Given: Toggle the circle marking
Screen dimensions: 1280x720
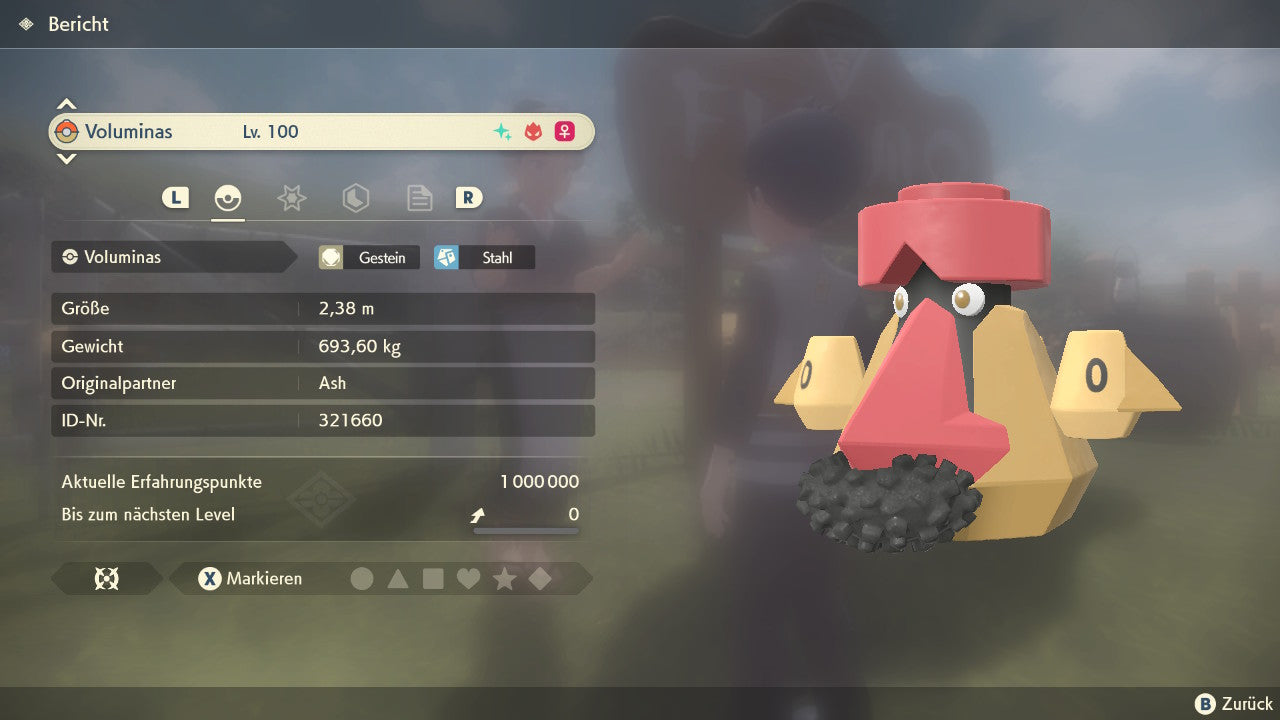Looking at the screenshot, I should (362, 579).
